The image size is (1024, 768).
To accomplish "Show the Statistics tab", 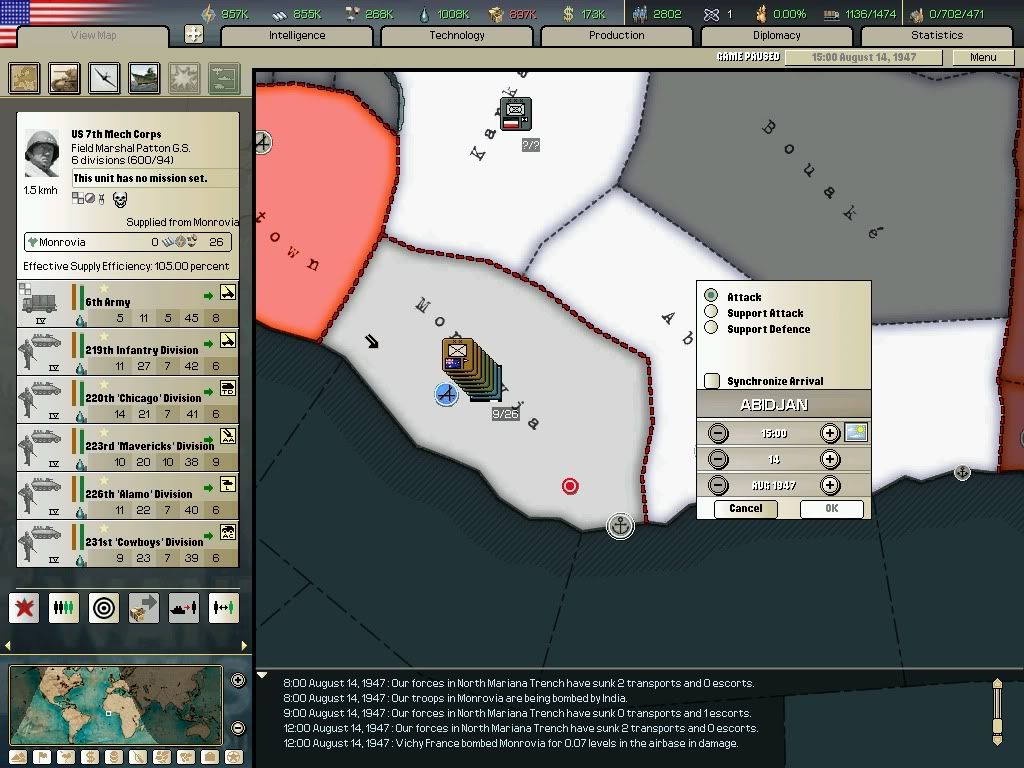I will pos(937,36).
